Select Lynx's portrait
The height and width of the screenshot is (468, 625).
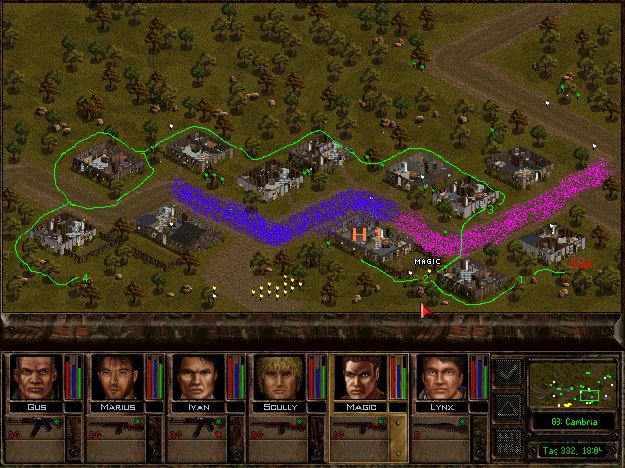point(439,377)
